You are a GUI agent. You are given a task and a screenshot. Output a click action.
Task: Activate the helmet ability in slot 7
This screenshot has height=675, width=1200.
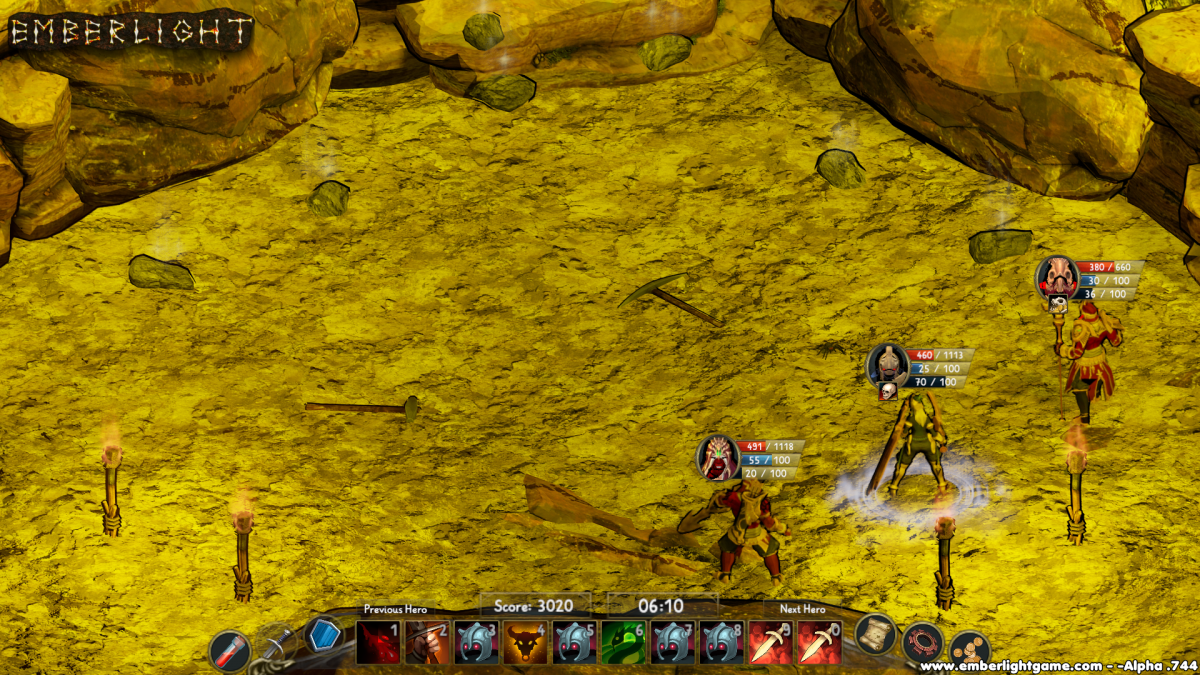(x=673, y=642)
